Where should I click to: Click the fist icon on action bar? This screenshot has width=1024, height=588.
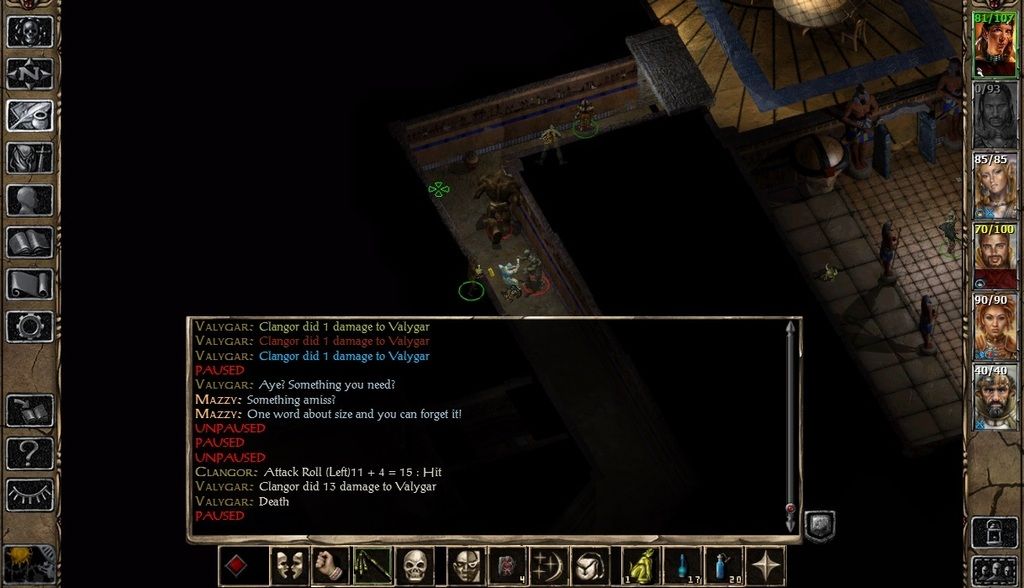click(330, 566)
